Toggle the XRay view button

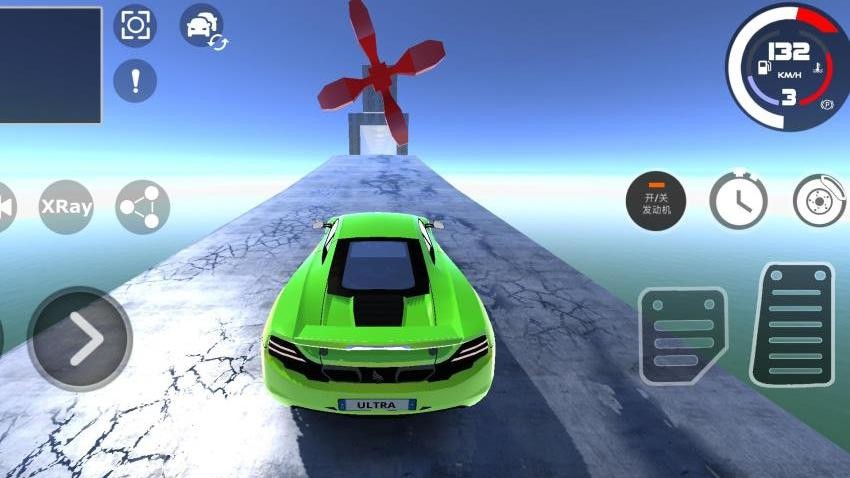(66, 207)
